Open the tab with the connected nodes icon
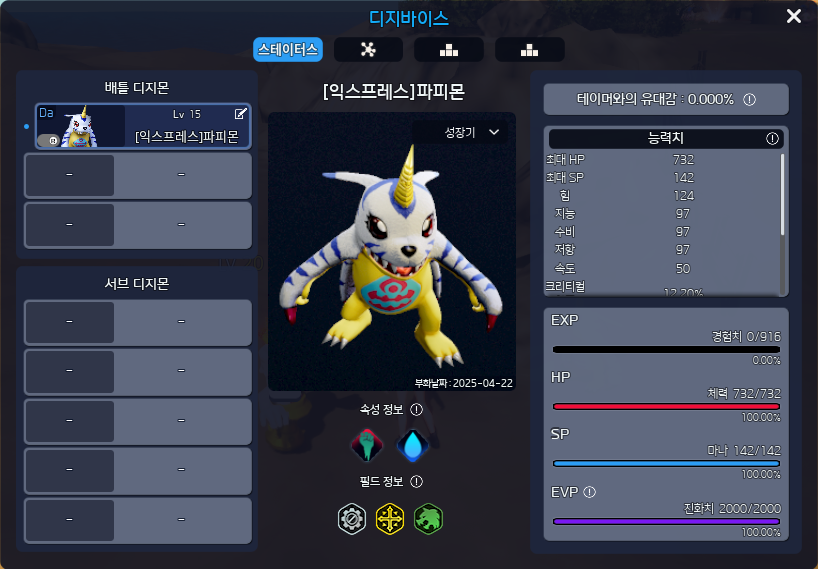Viewport: 818px width, 569px height. 368,49
